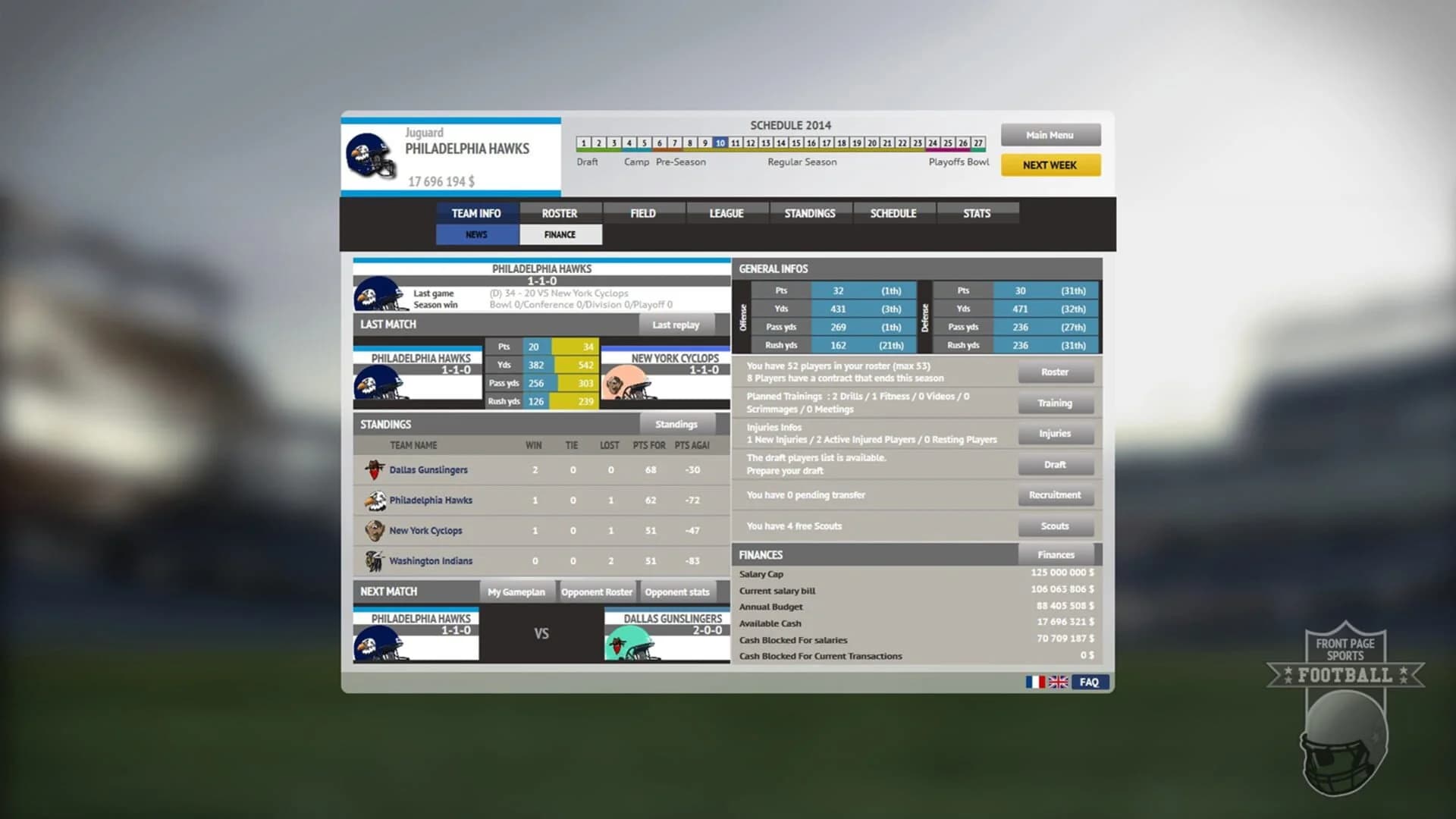Screen dimensions: 1456x819
Task: Switch to the ROSTER tab
Action: pyautogui.click(x=560, y=213)
